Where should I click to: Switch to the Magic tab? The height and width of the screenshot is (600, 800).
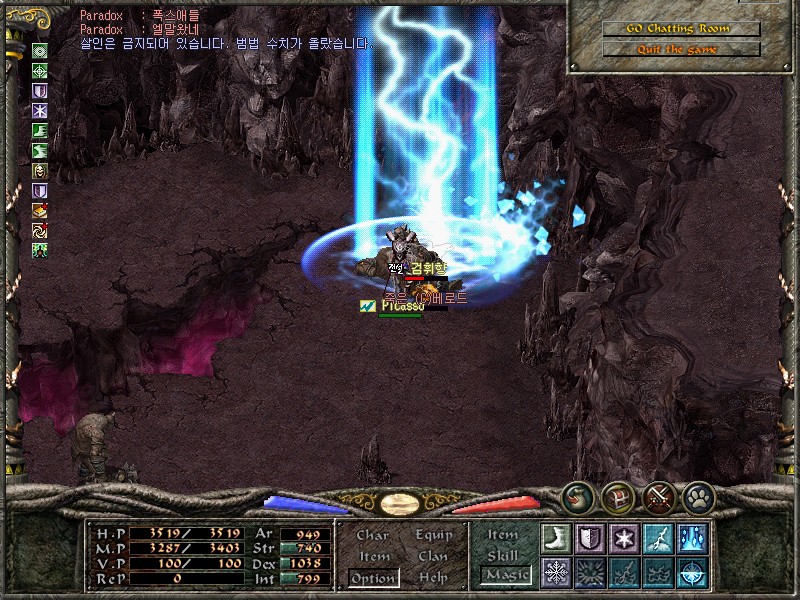click(505, 575)
